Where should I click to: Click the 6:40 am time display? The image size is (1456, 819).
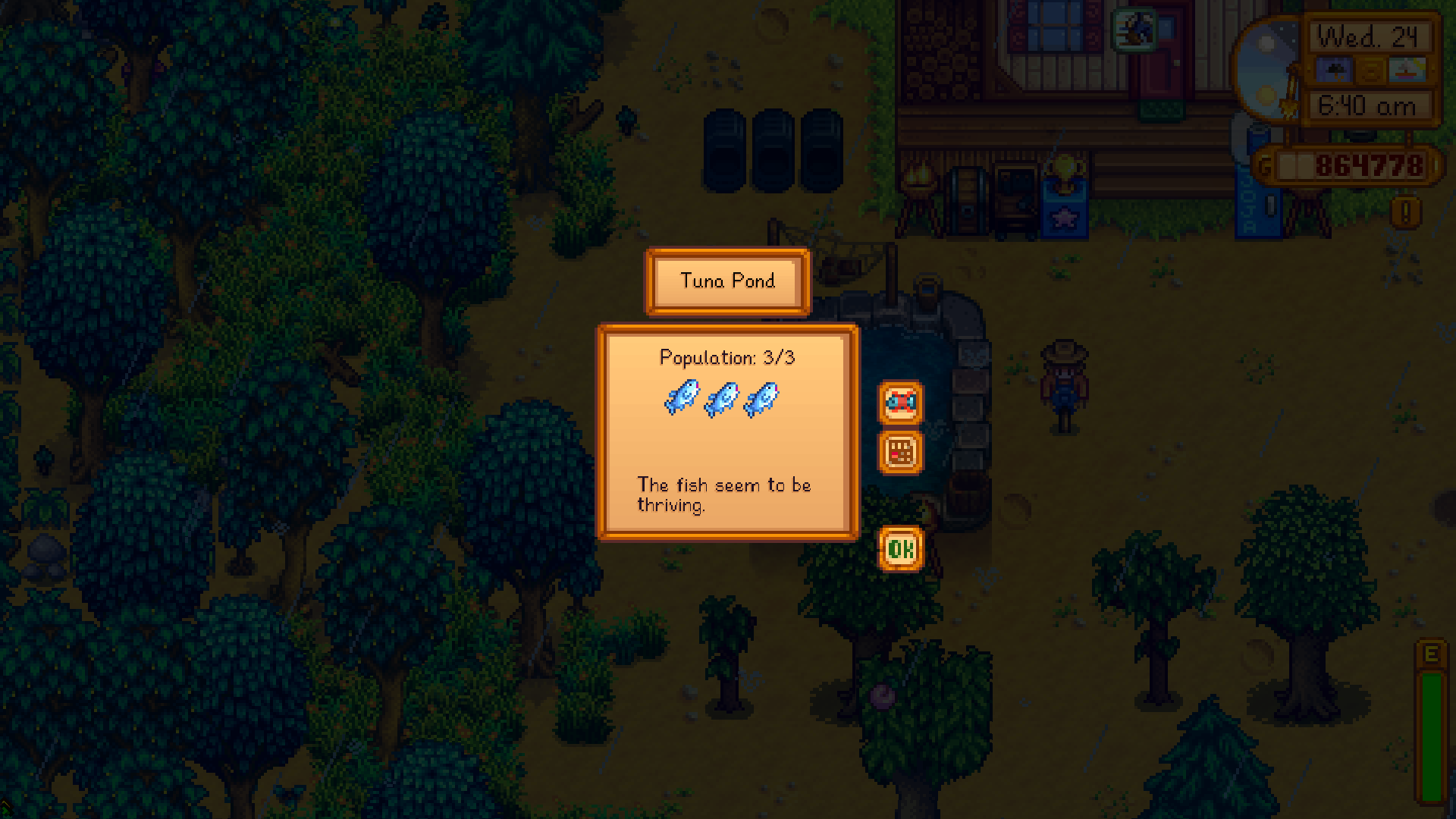coord(1365,106)
